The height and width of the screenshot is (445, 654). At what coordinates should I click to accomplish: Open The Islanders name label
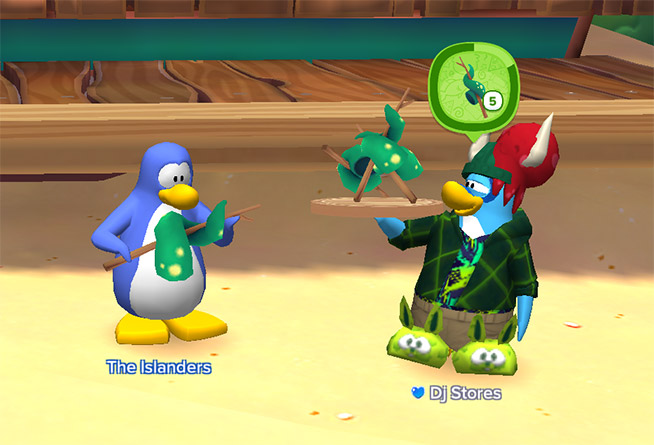coord(159,367)
